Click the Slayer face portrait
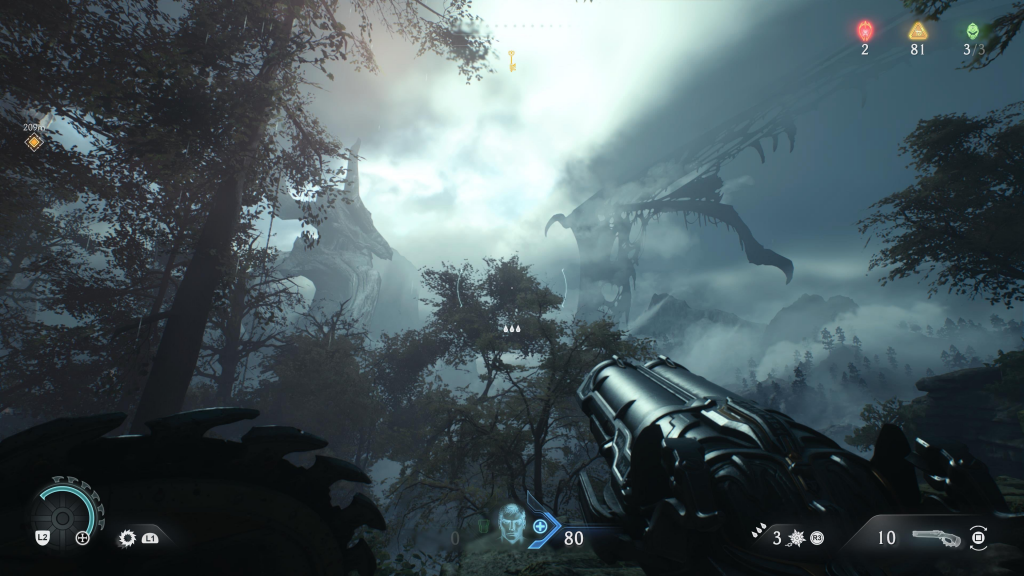Image resolution: width=1024 pixels, height=576 pixels. pos(511,523)
